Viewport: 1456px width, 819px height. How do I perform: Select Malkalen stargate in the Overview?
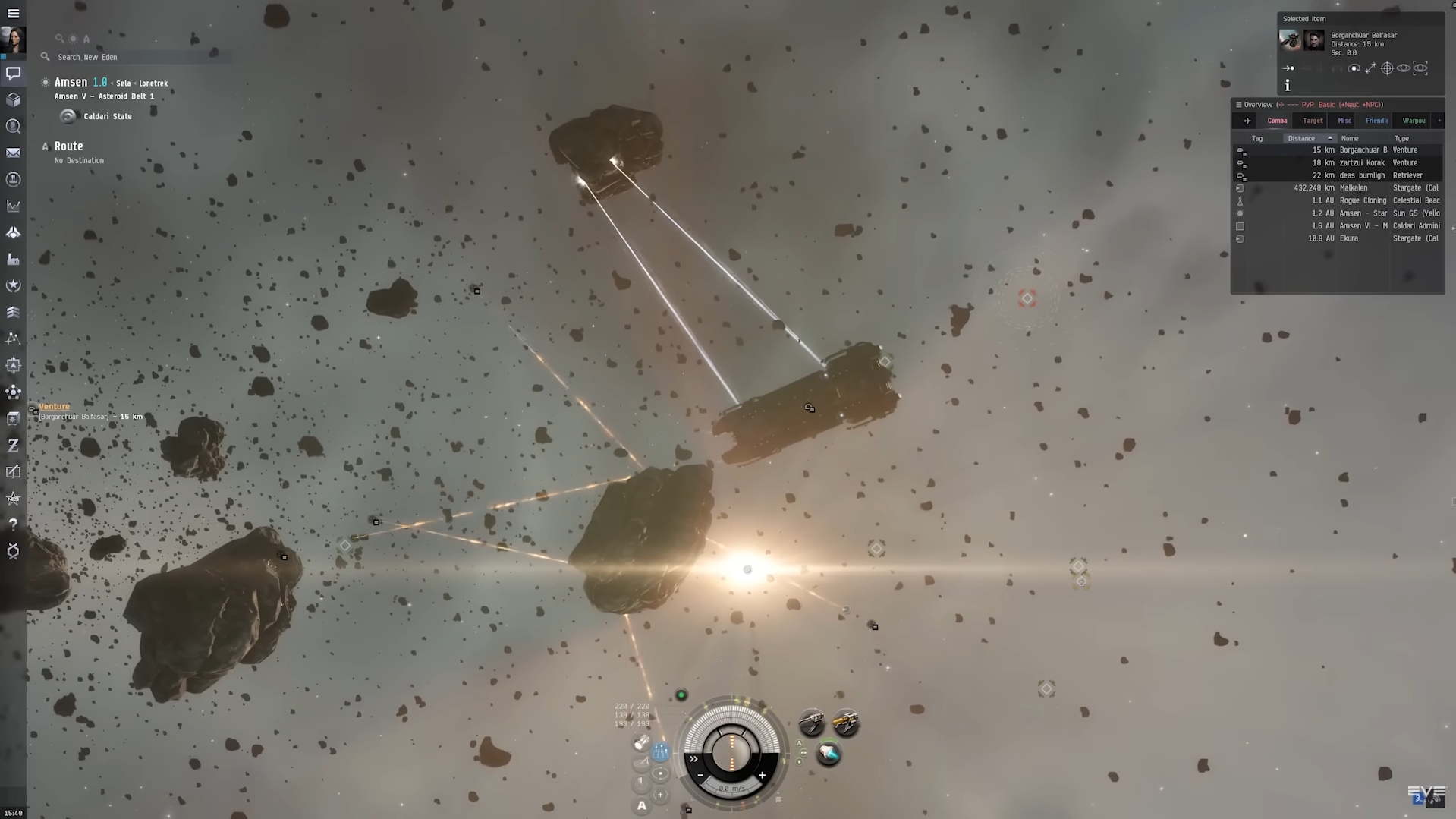click(x=1358, y=187)
